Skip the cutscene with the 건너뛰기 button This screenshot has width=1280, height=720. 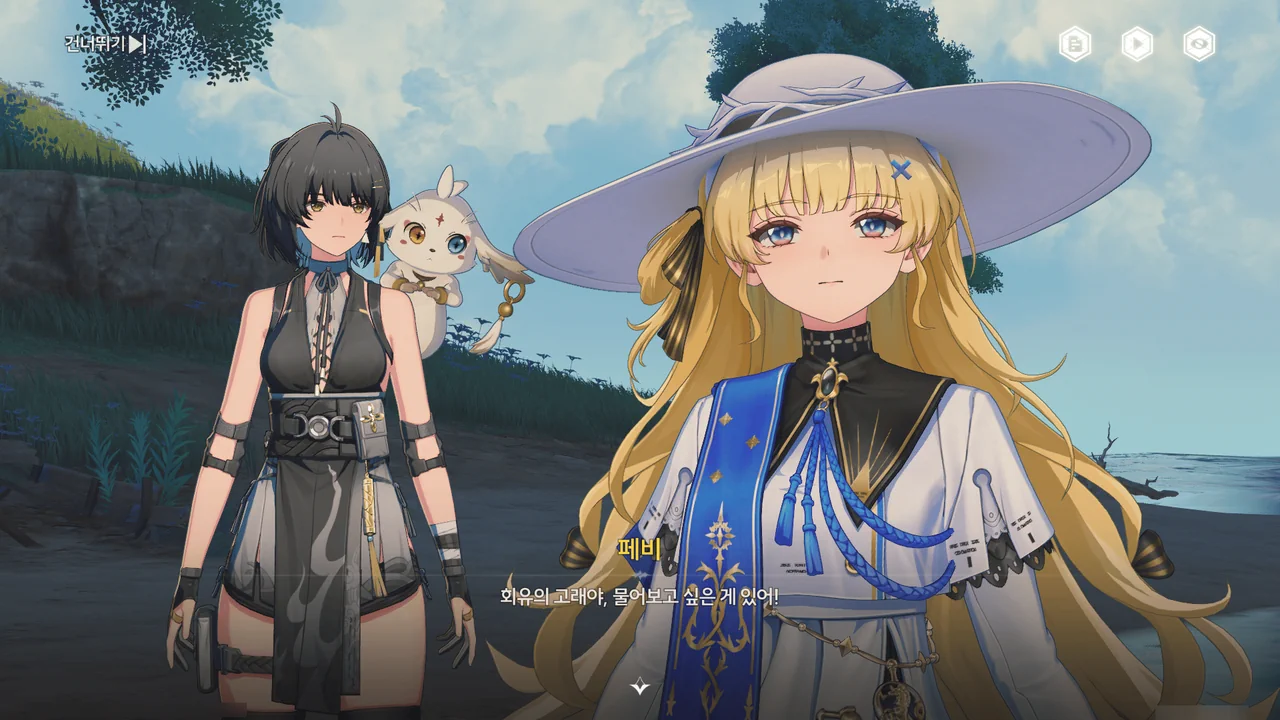click(106, 44)
